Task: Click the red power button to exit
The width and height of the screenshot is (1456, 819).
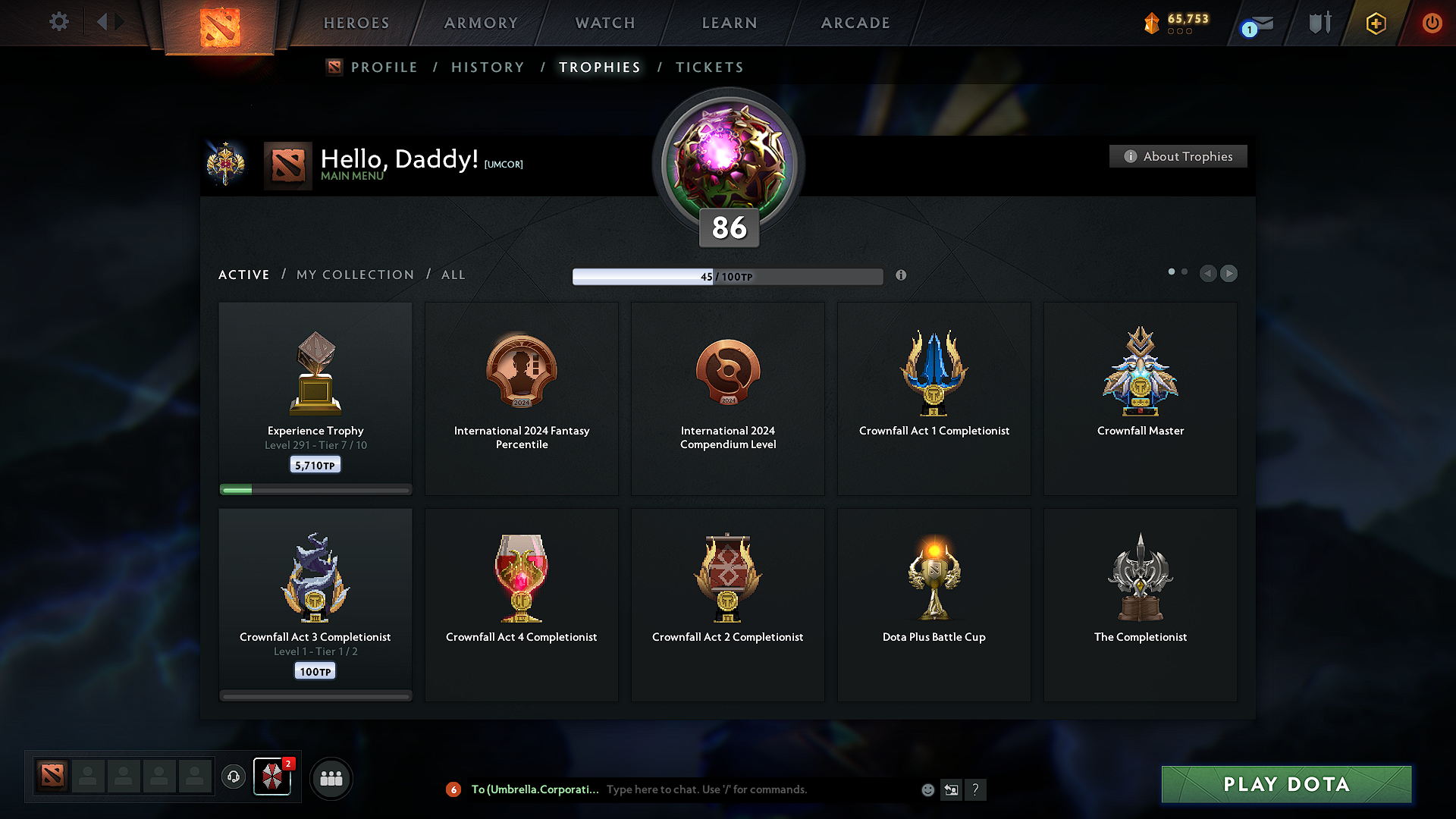Action: pyautogui.click(x=1432, y=23)
